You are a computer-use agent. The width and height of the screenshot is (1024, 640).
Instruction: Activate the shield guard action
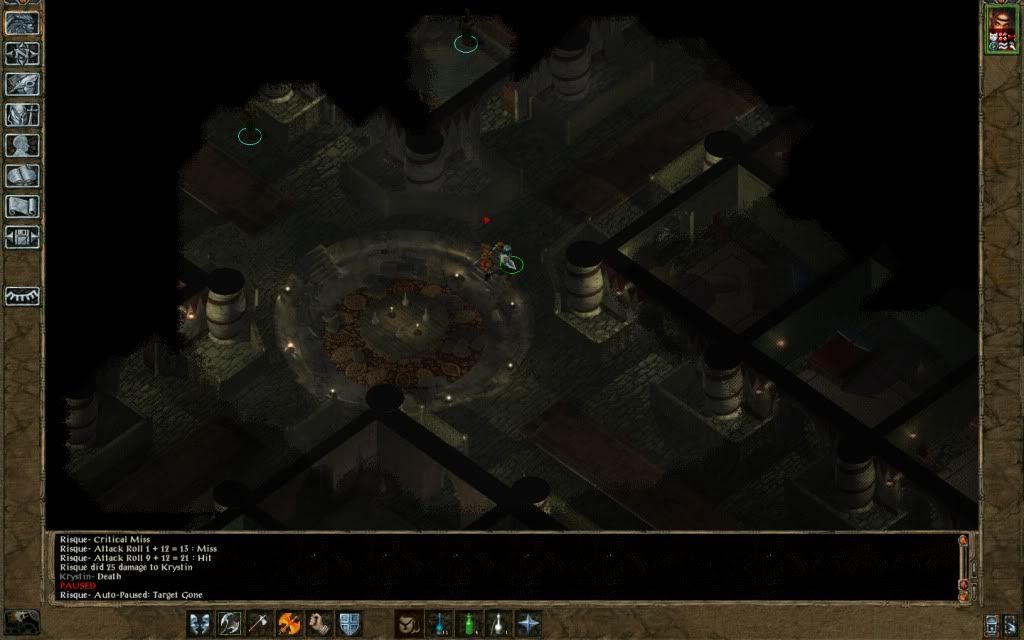pos(349,623)
